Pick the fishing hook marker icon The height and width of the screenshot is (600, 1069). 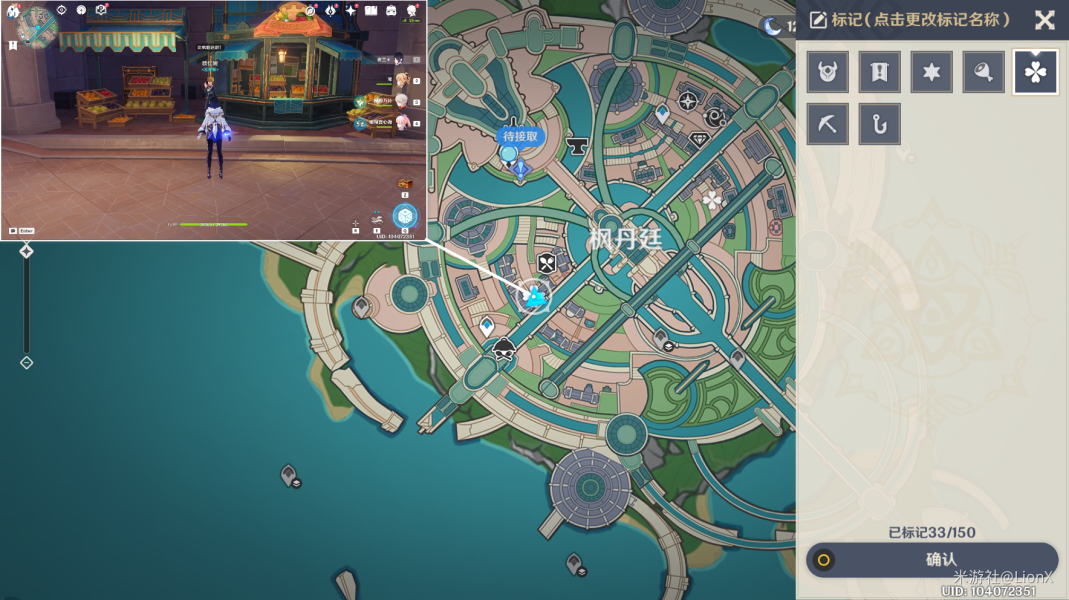pos(880,124)
